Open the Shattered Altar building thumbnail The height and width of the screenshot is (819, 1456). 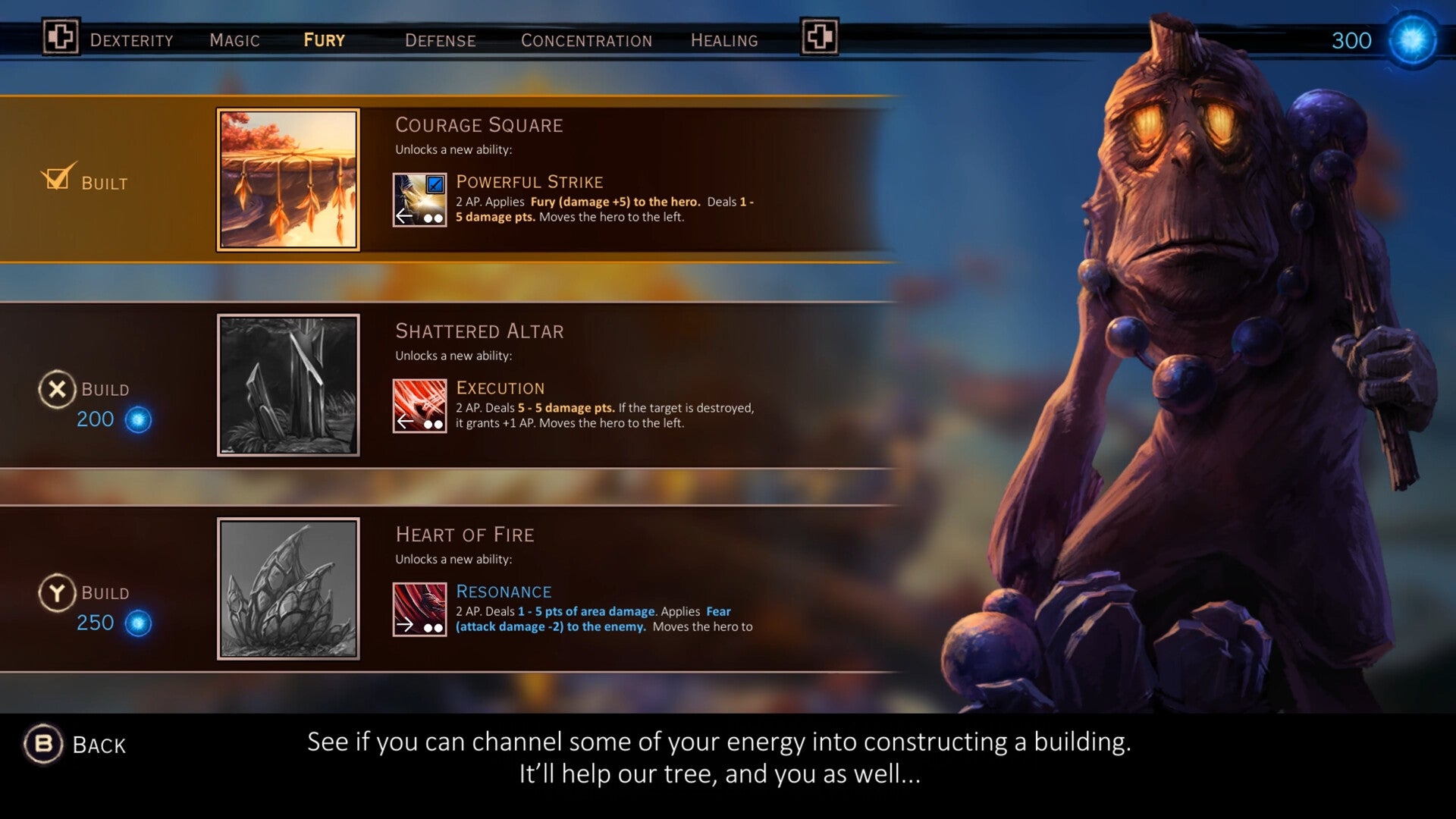[x=288, y=384]
